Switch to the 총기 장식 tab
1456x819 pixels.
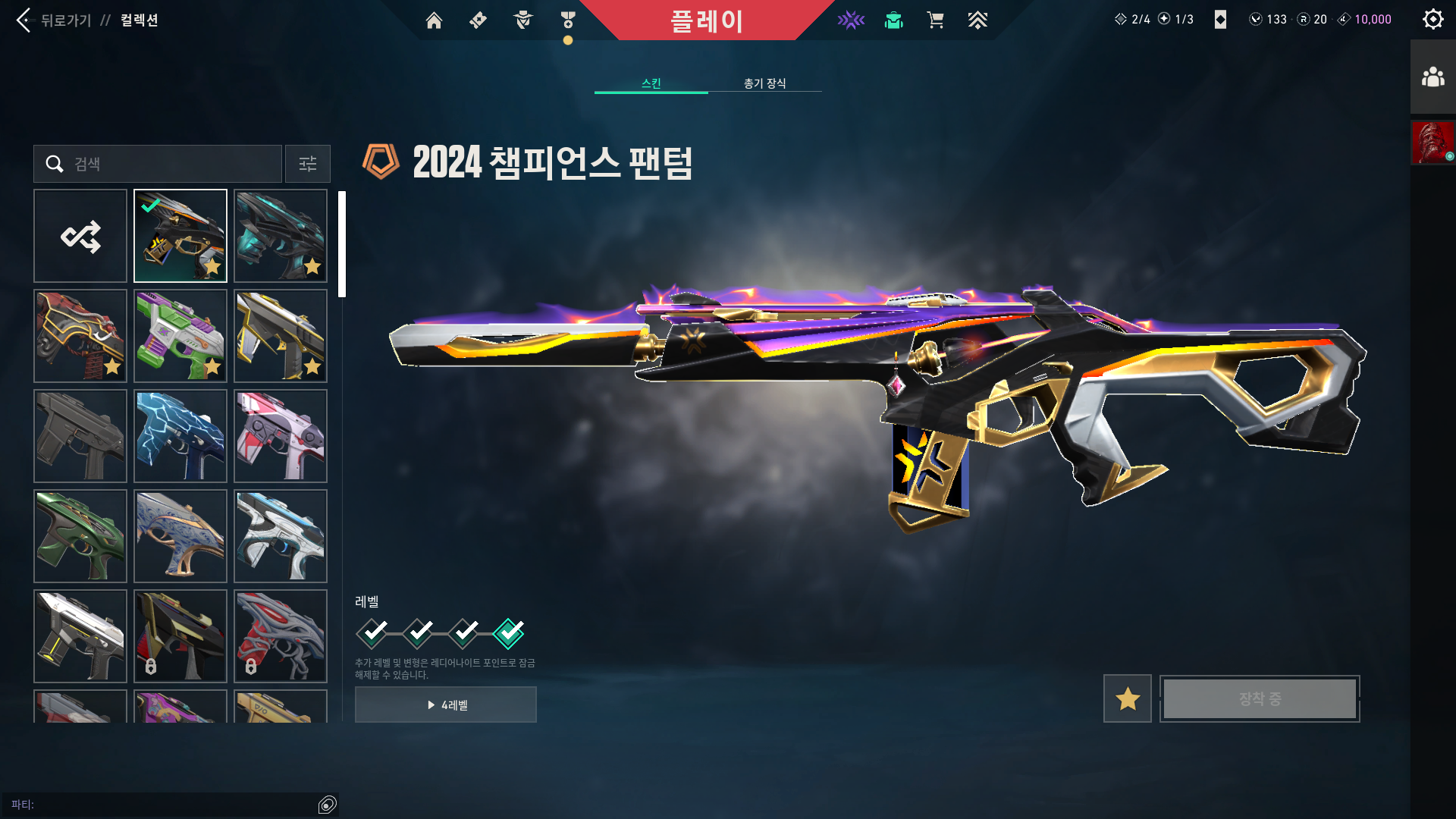tap(764, 83)
